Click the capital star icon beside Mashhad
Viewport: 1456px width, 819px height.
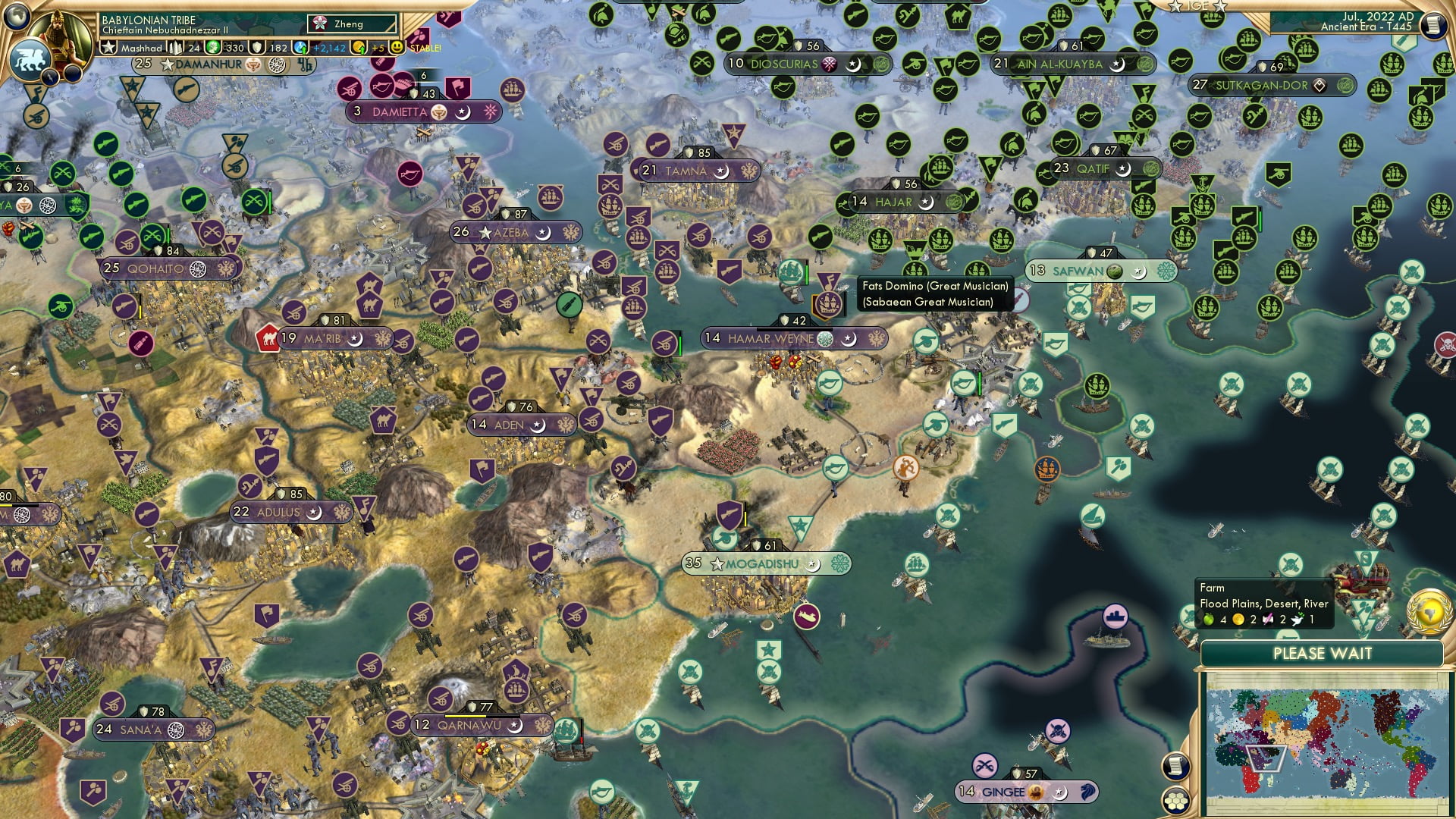point(108,46)
